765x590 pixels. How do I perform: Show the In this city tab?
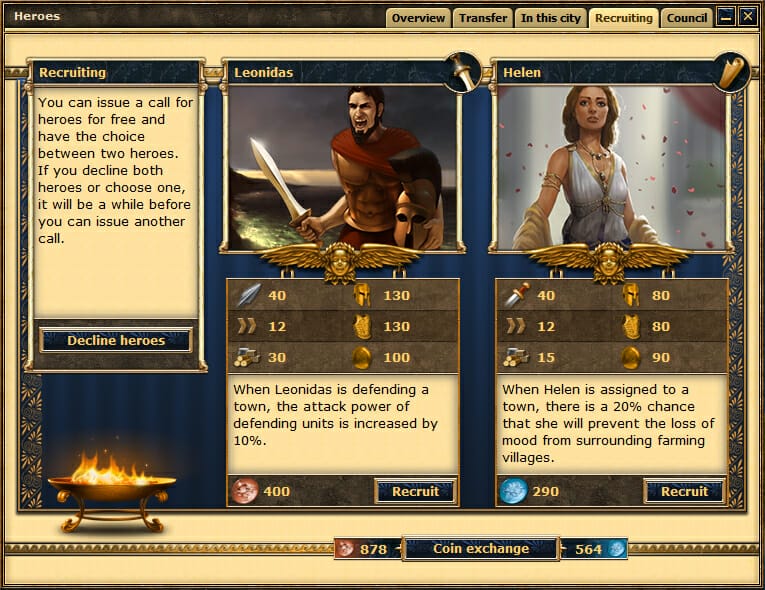(x=550, y=18)
